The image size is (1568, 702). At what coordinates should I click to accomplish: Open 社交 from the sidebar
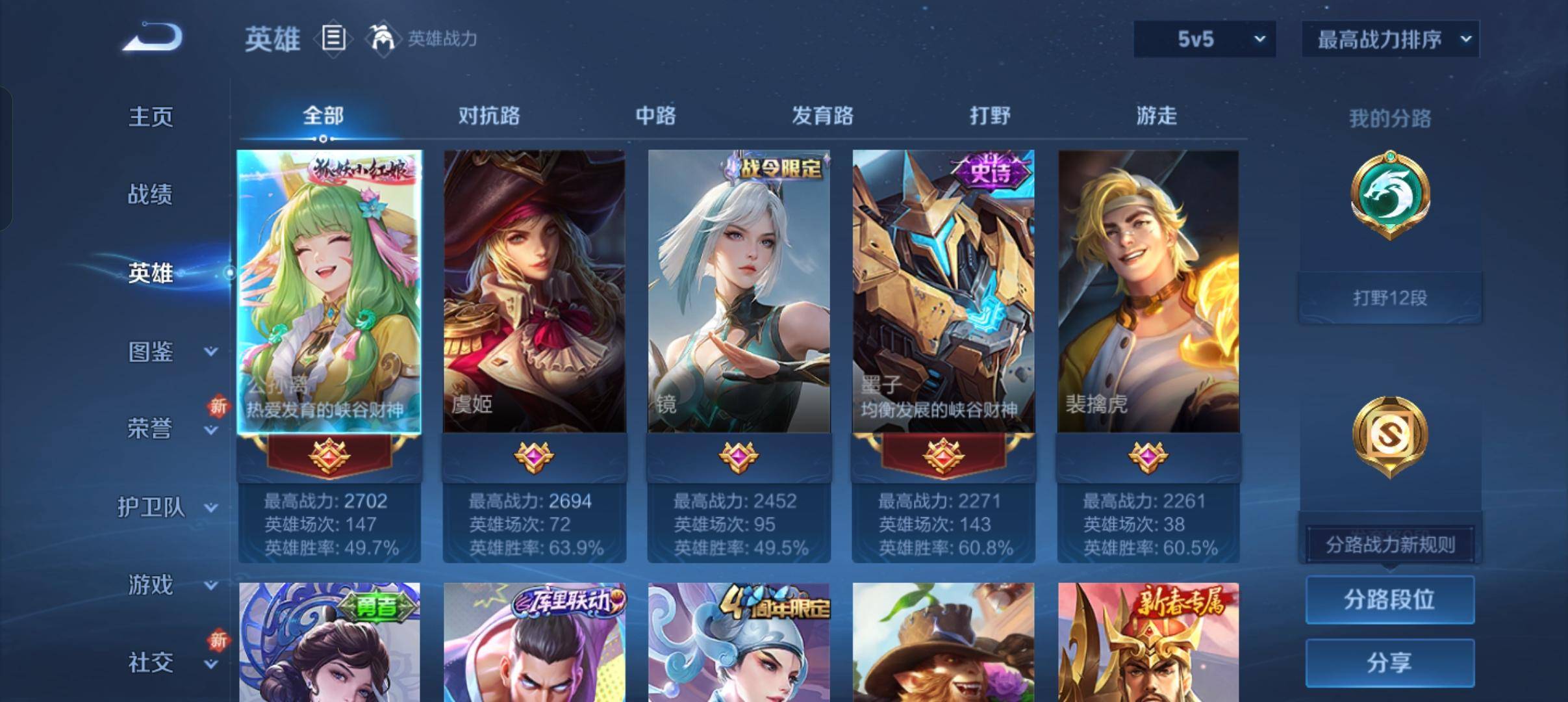[149, 662]
